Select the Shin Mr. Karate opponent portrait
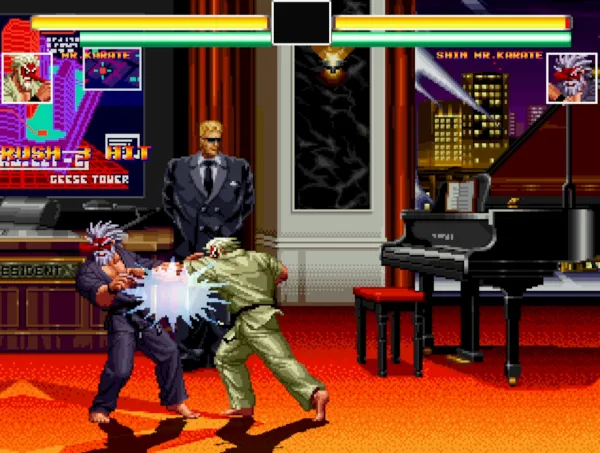 pos(571,77)
